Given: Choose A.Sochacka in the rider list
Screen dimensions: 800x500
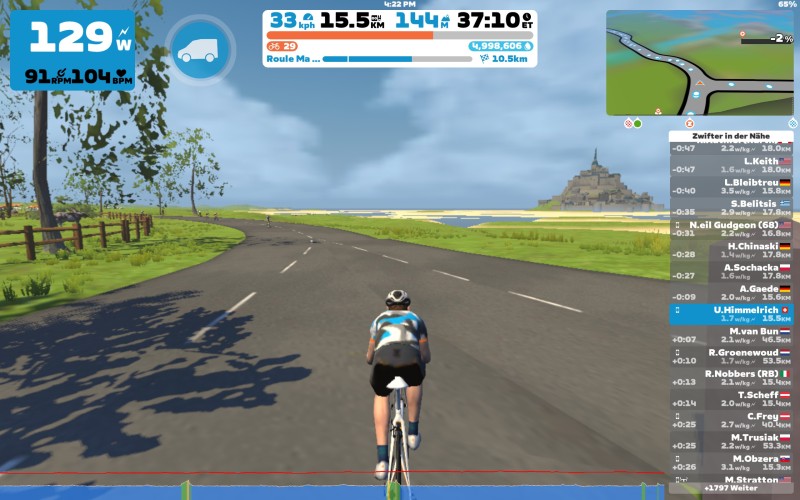Looking at the screenshot, I should [731, 272].
